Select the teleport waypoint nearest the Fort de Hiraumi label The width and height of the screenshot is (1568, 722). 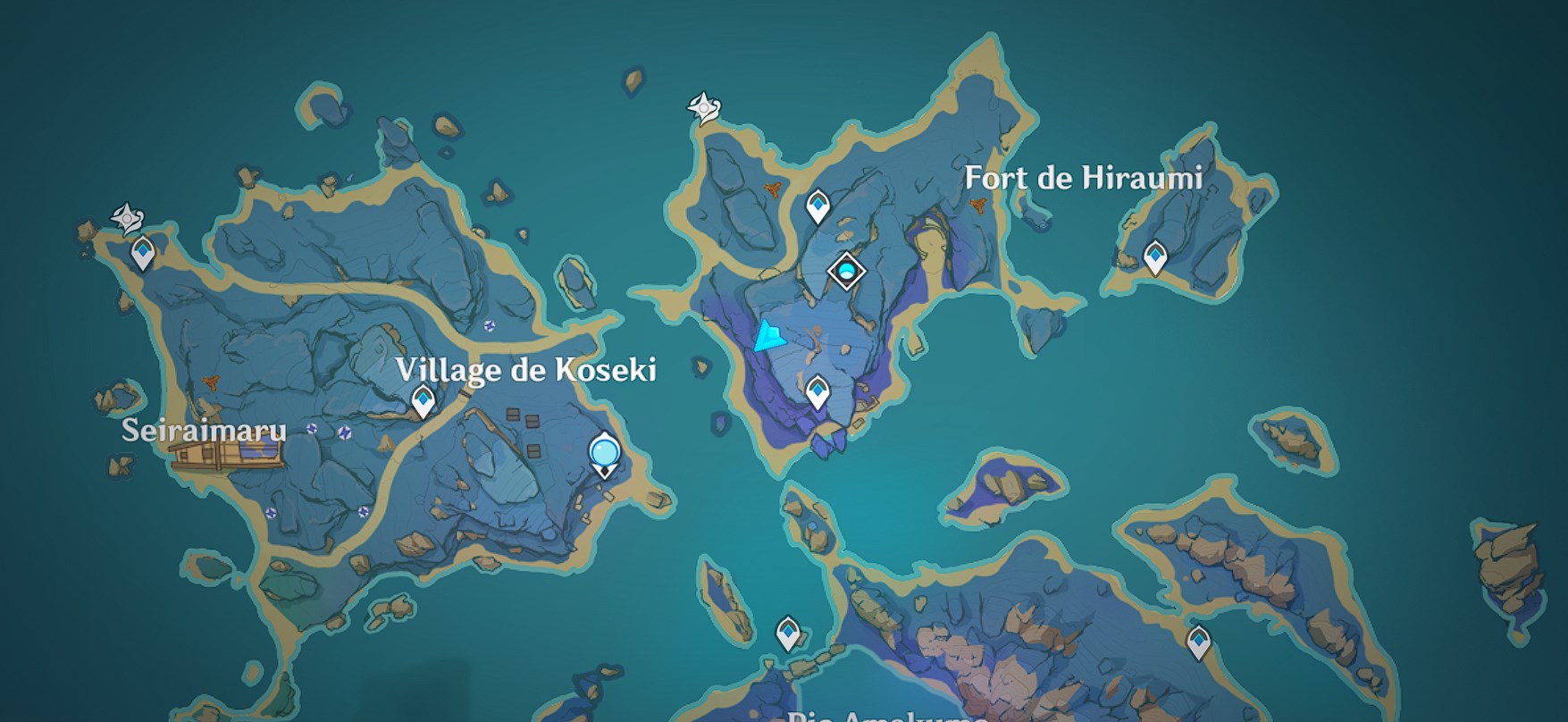point(1155,257)
